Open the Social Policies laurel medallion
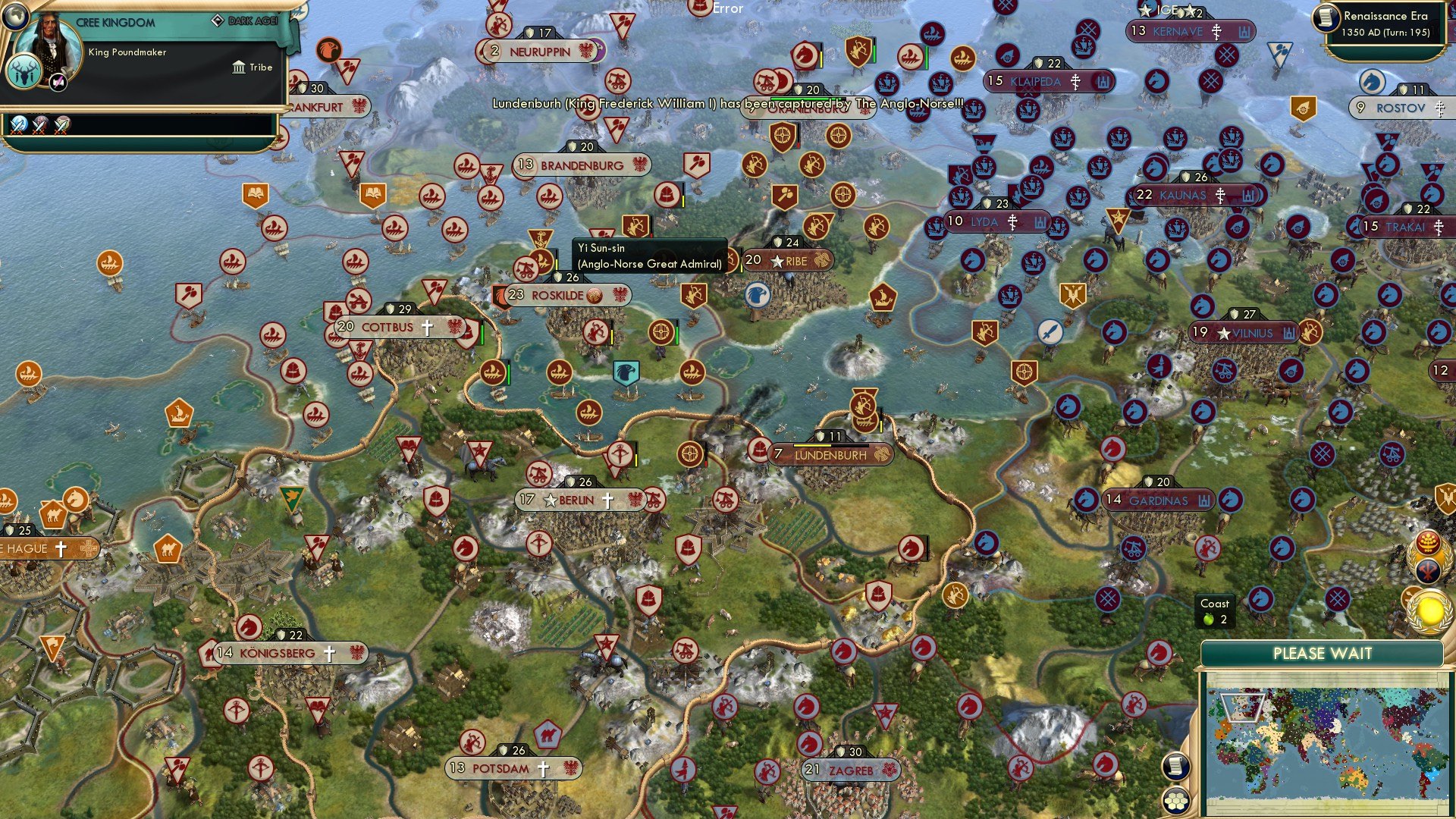Screen dimensions: 1456x819 tap(1430, 557)
